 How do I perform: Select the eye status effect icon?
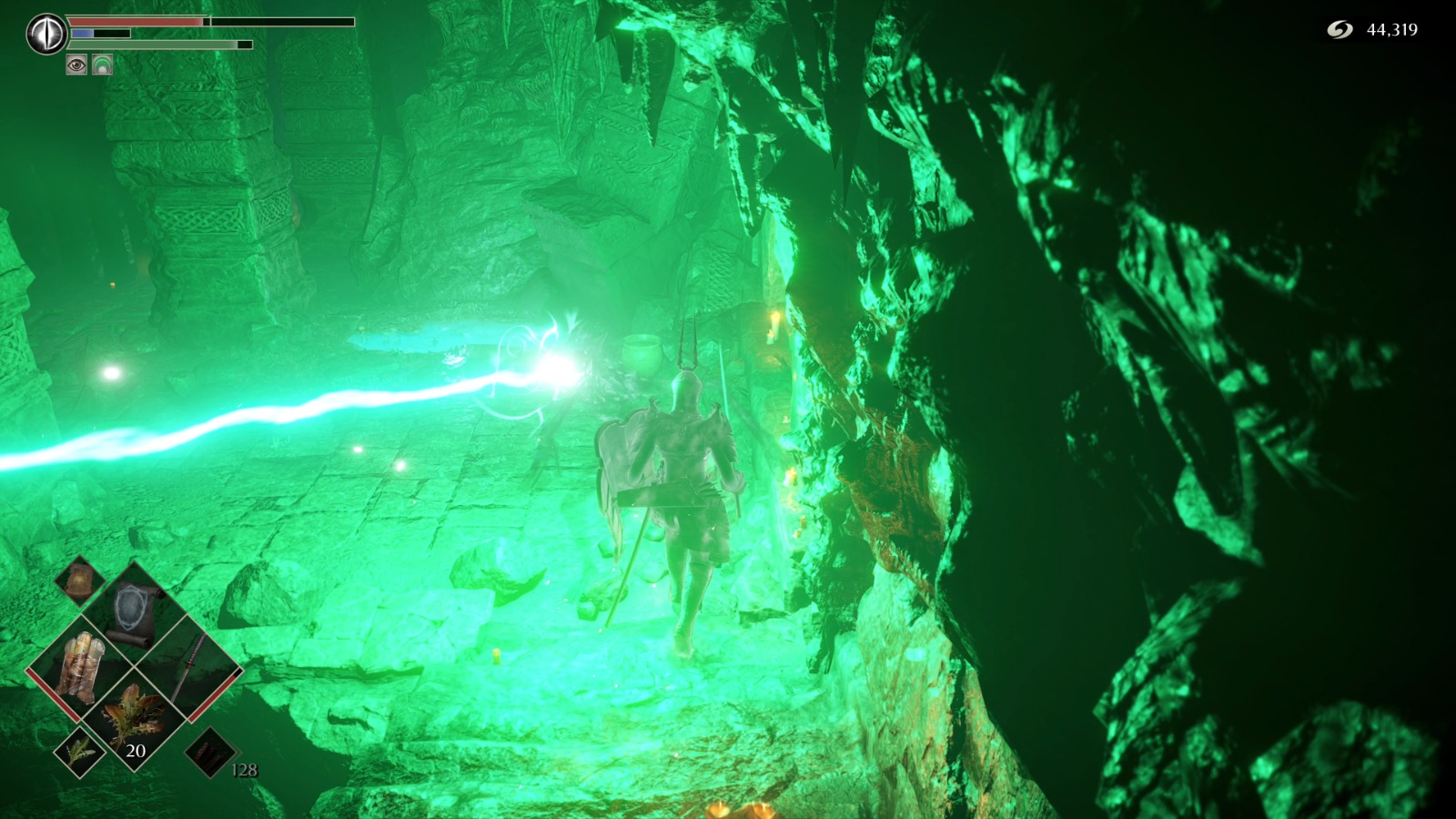(x=76, y=64)
